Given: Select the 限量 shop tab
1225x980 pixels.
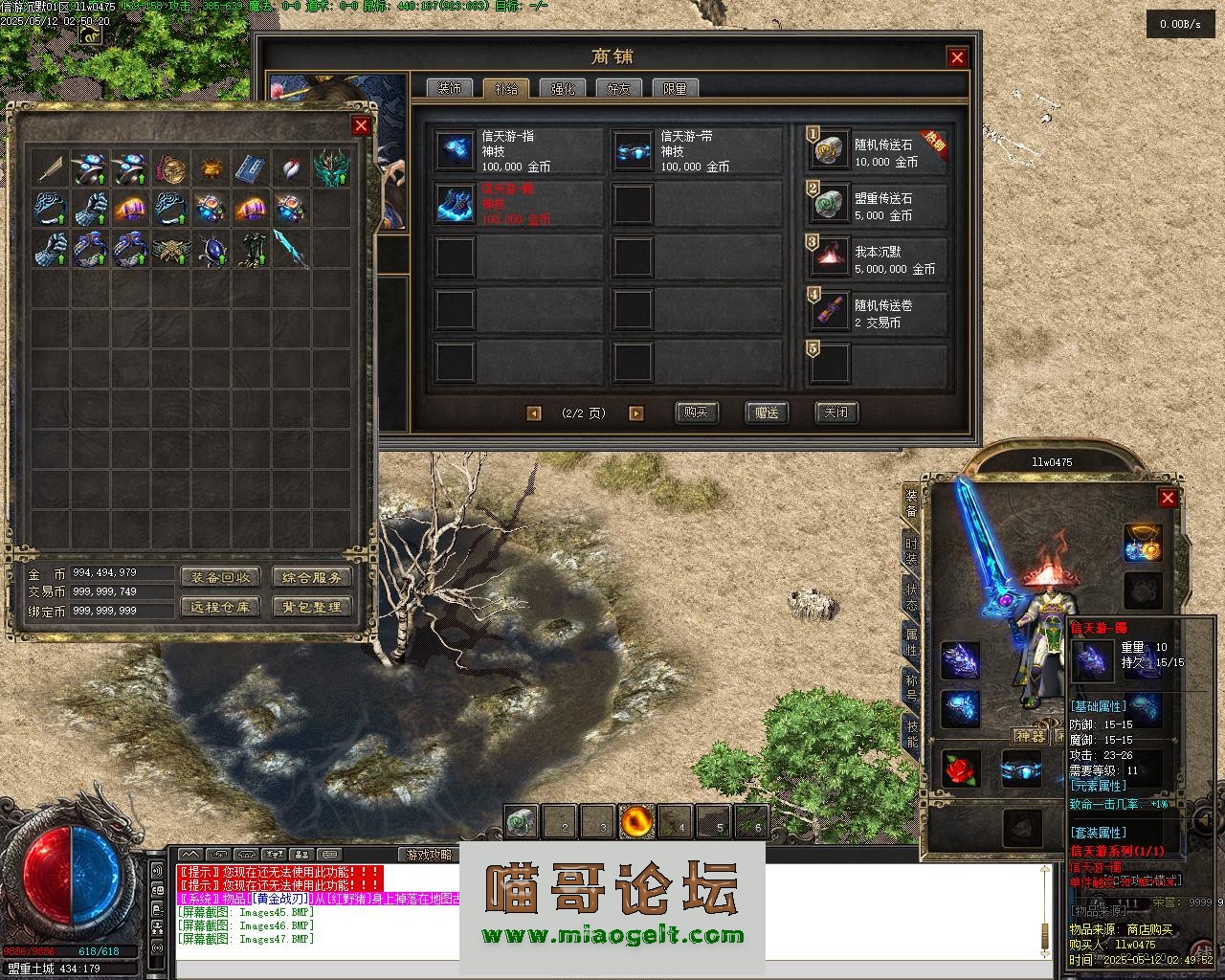Looking at the screenshot, I should click(x=675, y=88).
